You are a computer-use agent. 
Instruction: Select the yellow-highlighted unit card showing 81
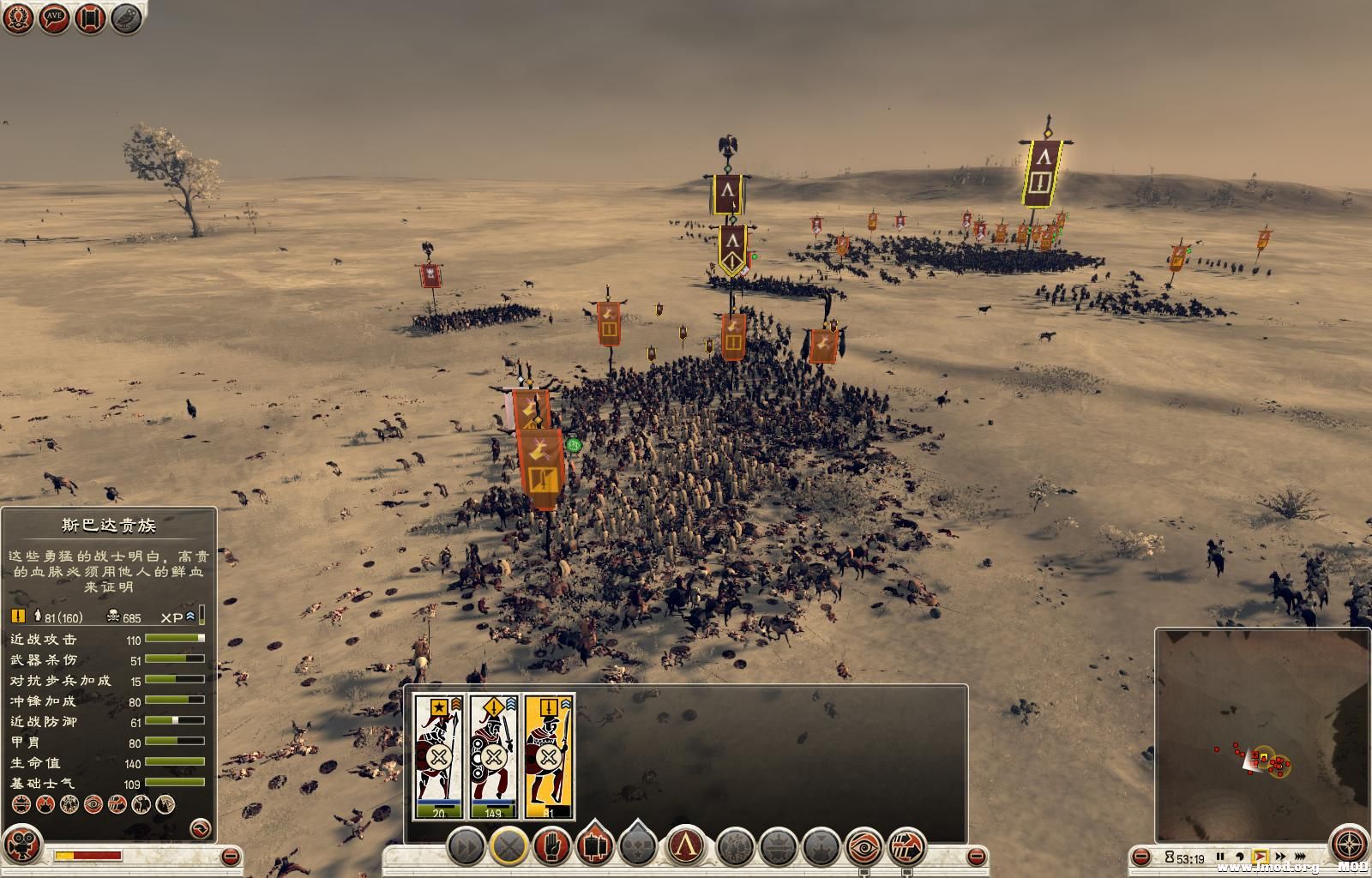(550, 756)
